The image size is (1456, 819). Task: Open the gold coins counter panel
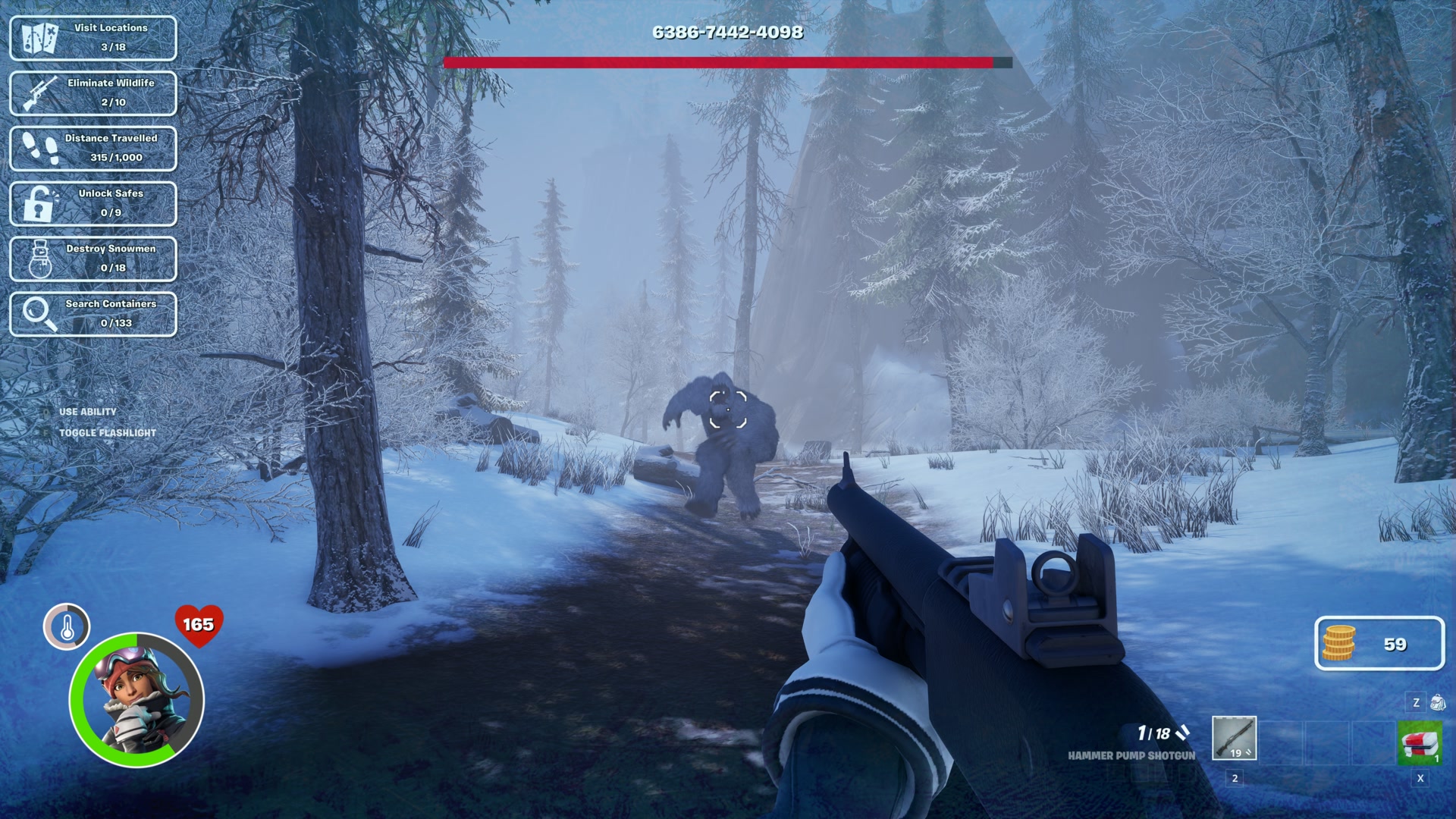click(1379, 644)
